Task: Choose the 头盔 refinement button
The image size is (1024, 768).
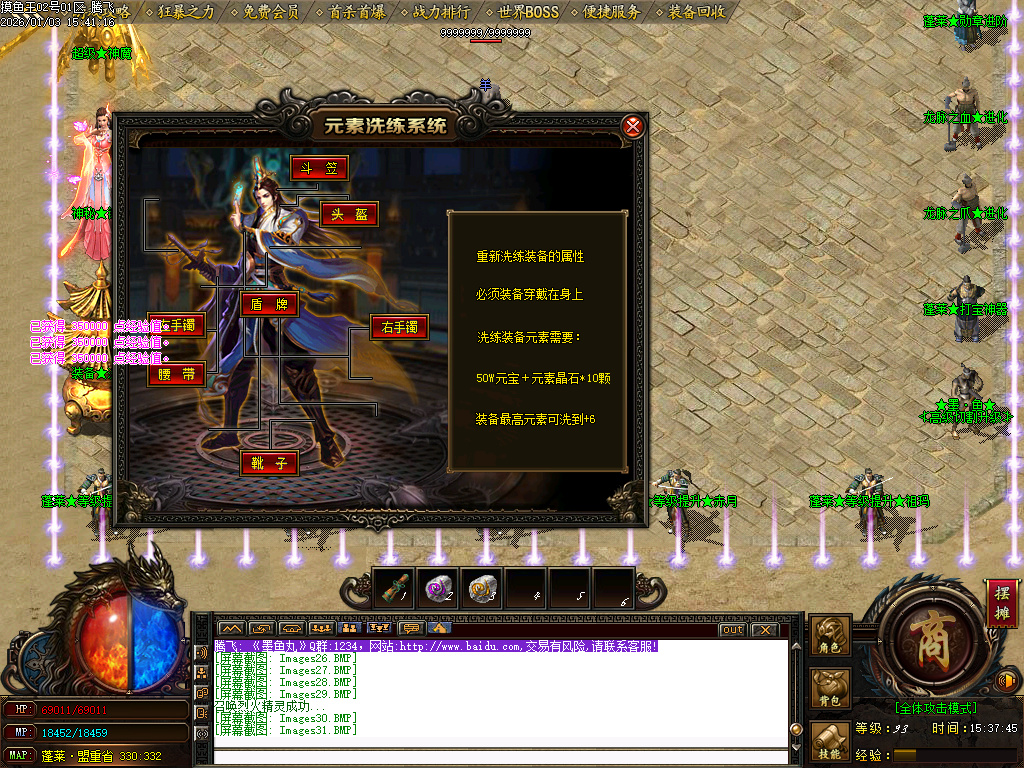Action: [349, 214]
